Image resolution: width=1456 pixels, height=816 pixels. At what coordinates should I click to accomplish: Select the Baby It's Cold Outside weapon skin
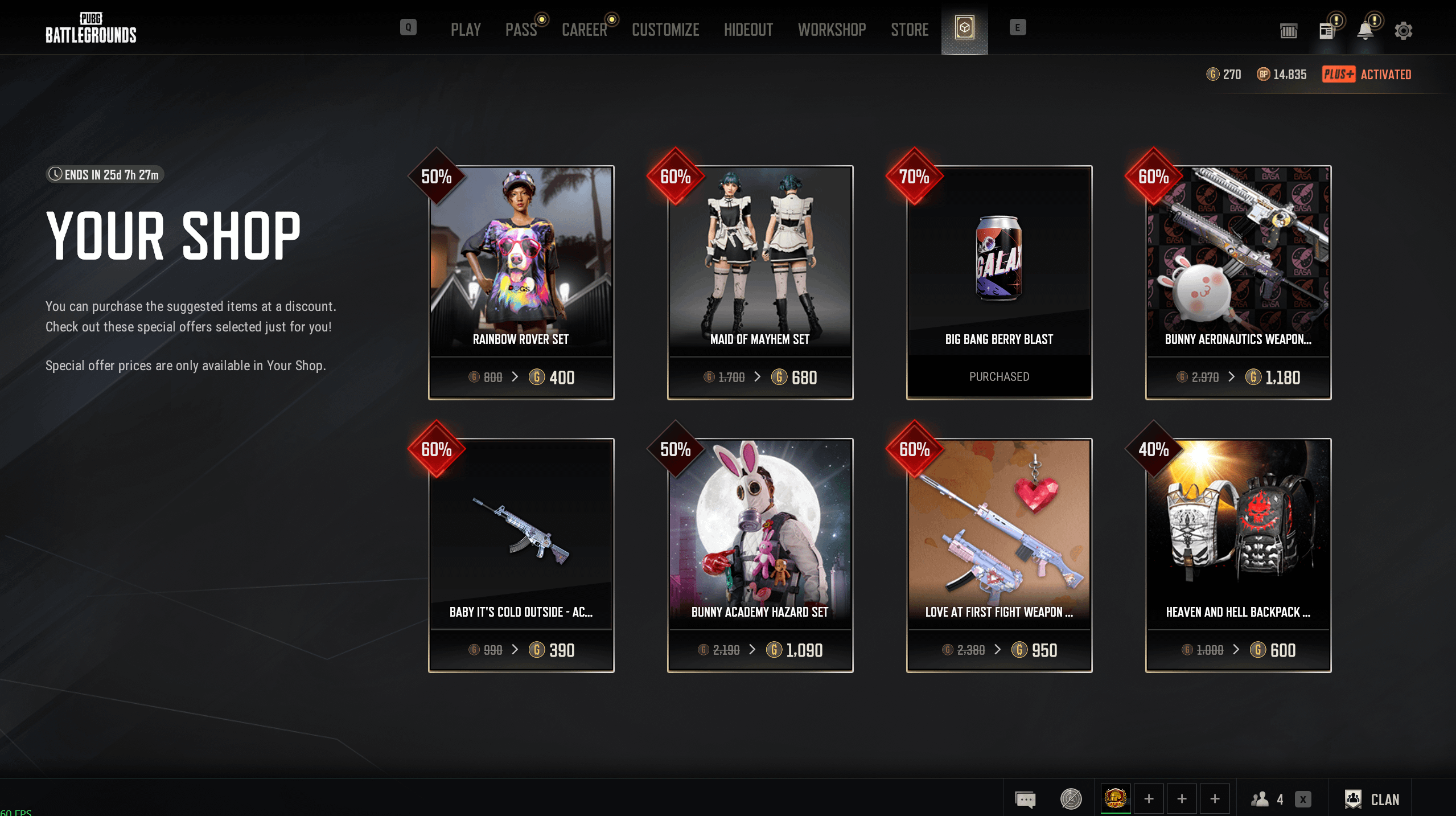(x=521, y=555)
